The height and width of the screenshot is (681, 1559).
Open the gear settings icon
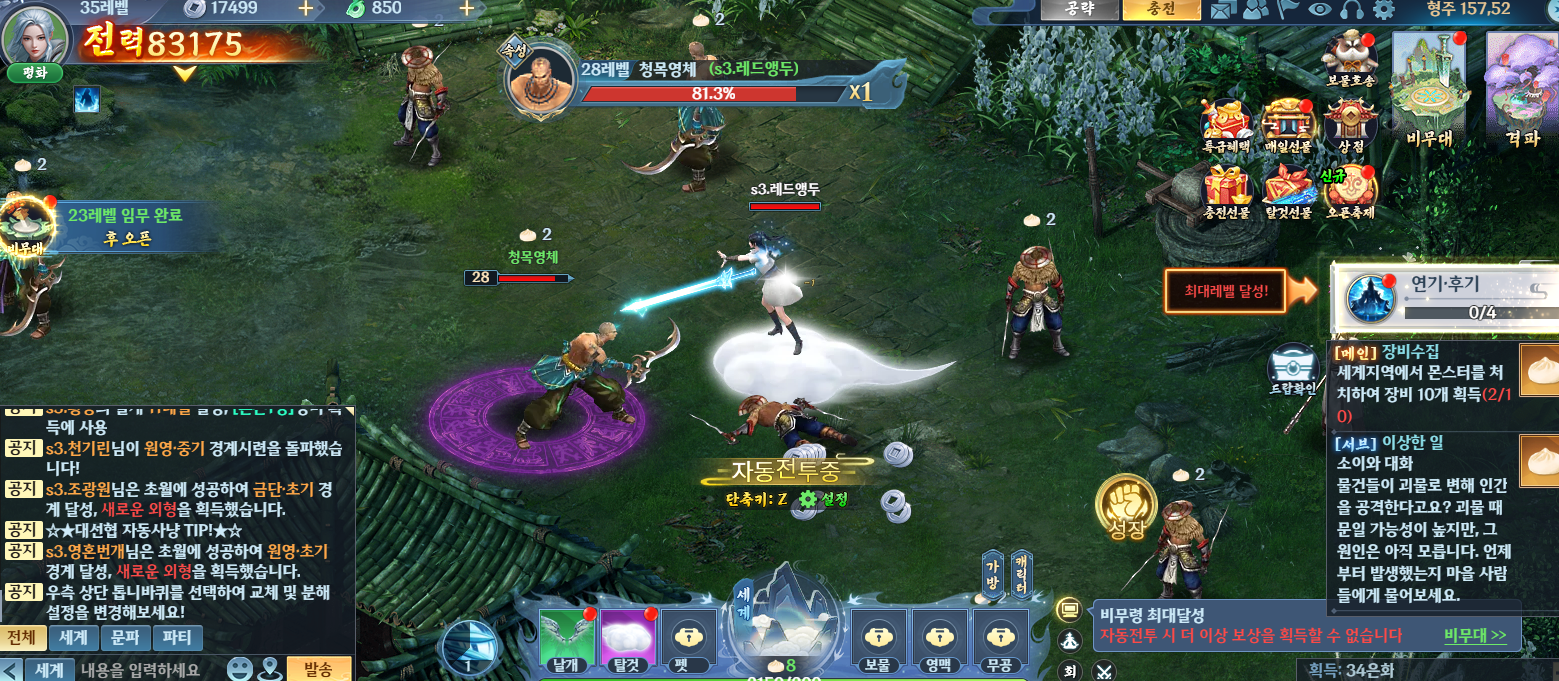click(1383, 10)
